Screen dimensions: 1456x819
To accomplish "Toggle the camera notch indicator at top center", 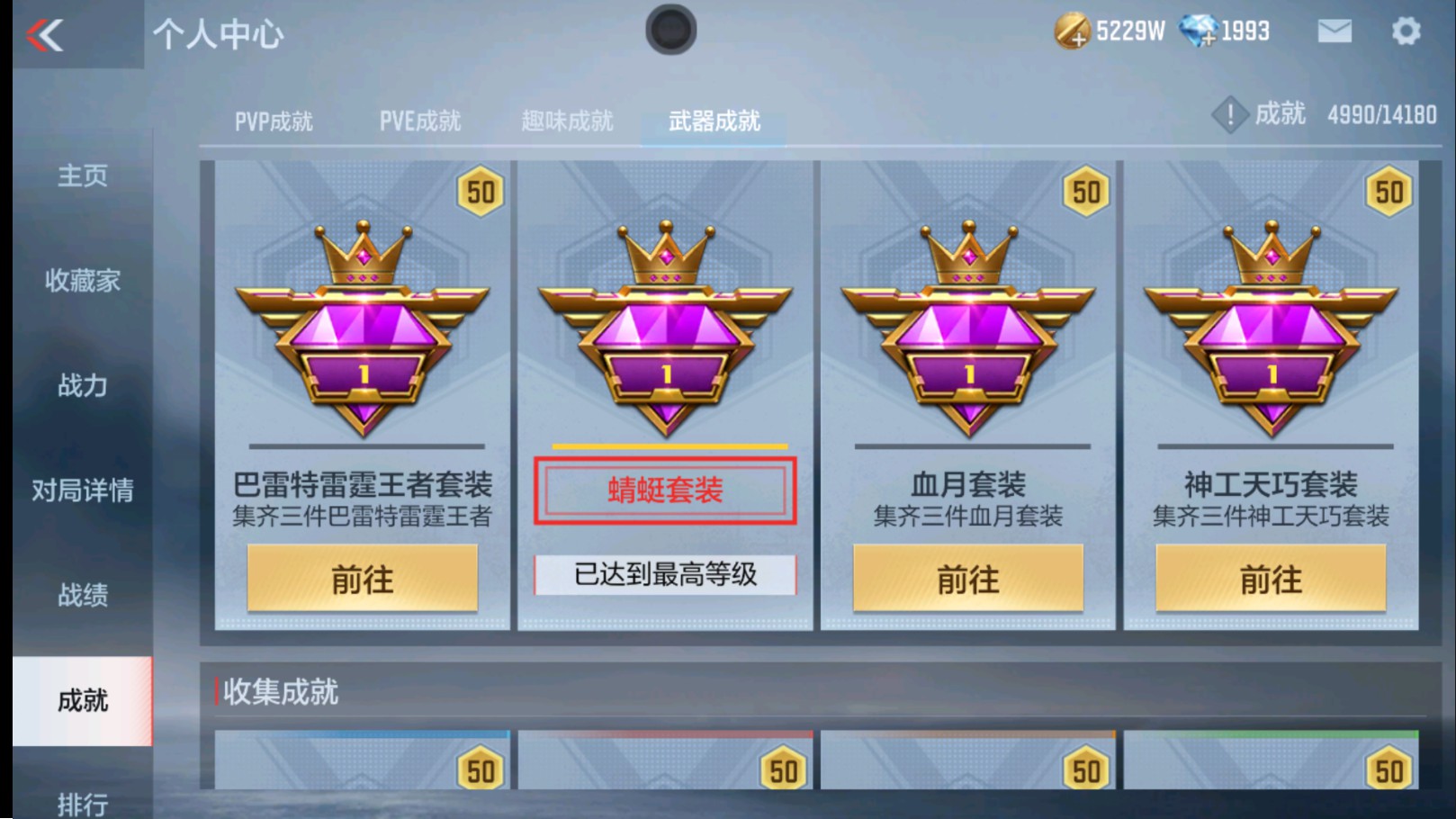I will [670, 28].
